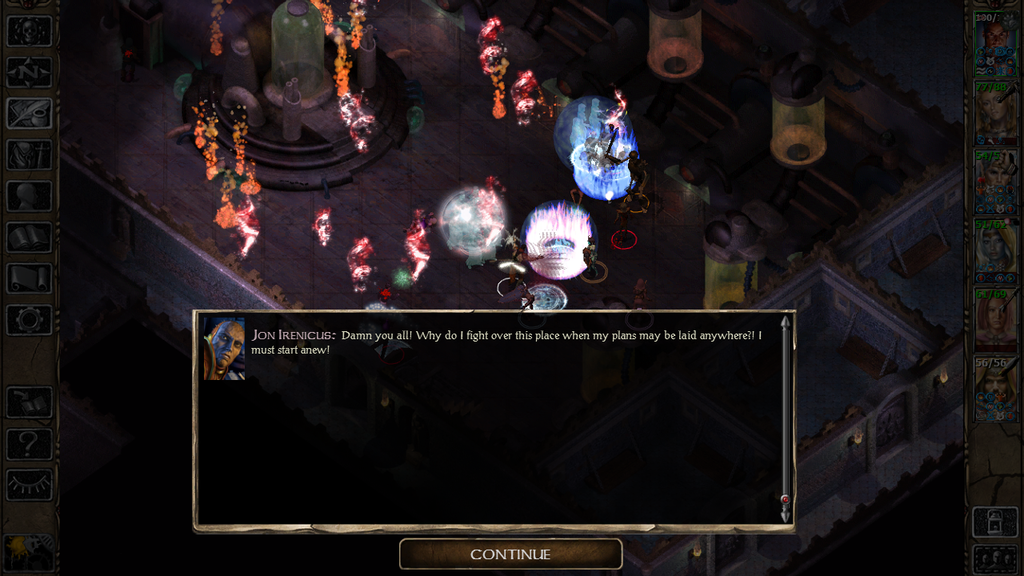
Task: Click the question mark help icon
Action: pyautogui.click(x=29, y=443)
